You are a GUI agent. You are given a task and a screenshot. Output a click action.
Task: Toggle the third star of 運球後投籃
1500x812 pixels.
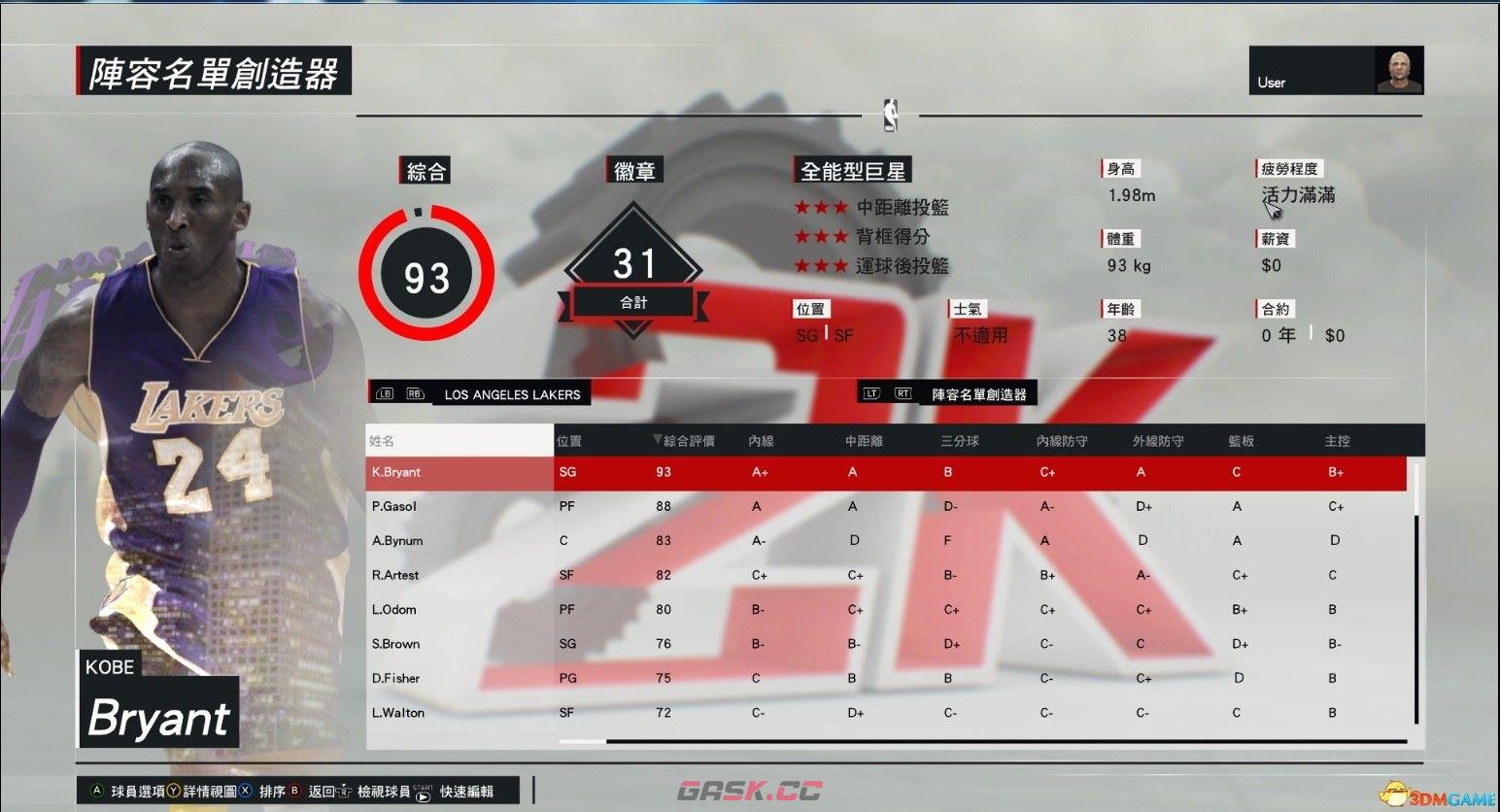coord(841,266)
